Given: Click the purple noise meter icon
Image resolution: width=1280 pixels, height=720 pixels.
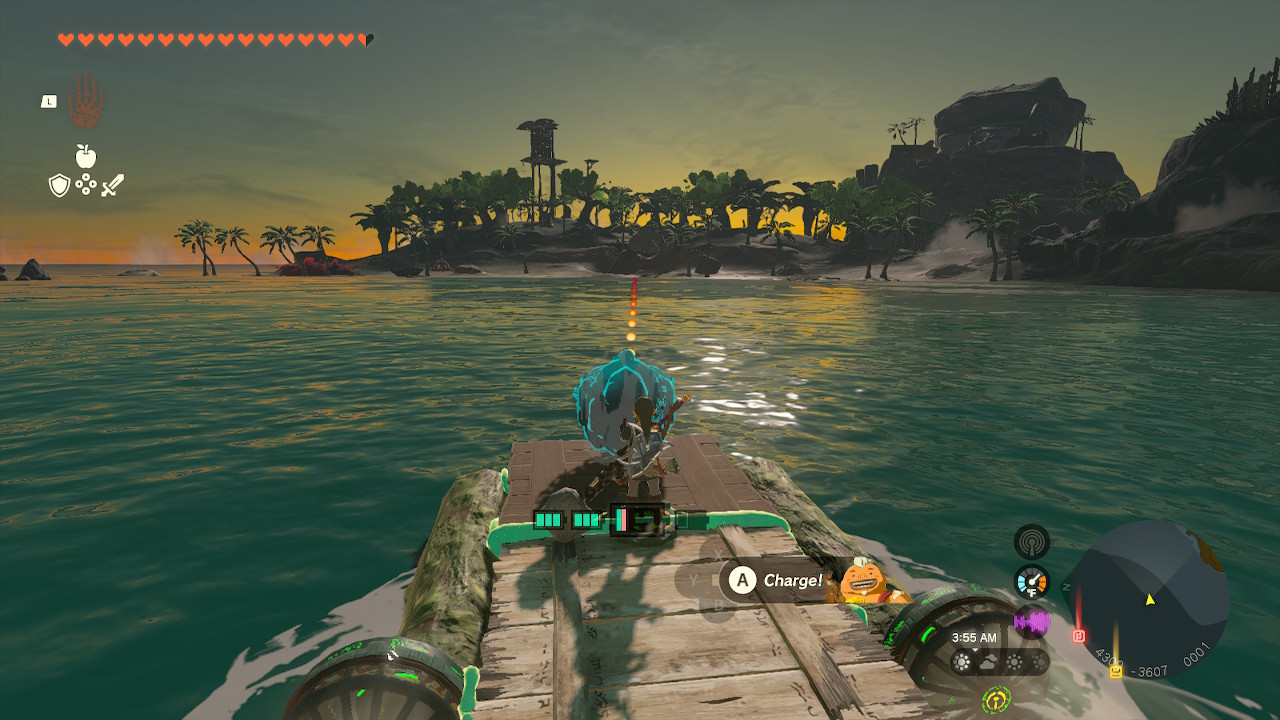Looking at the screenshot, I should (1031, 622).
